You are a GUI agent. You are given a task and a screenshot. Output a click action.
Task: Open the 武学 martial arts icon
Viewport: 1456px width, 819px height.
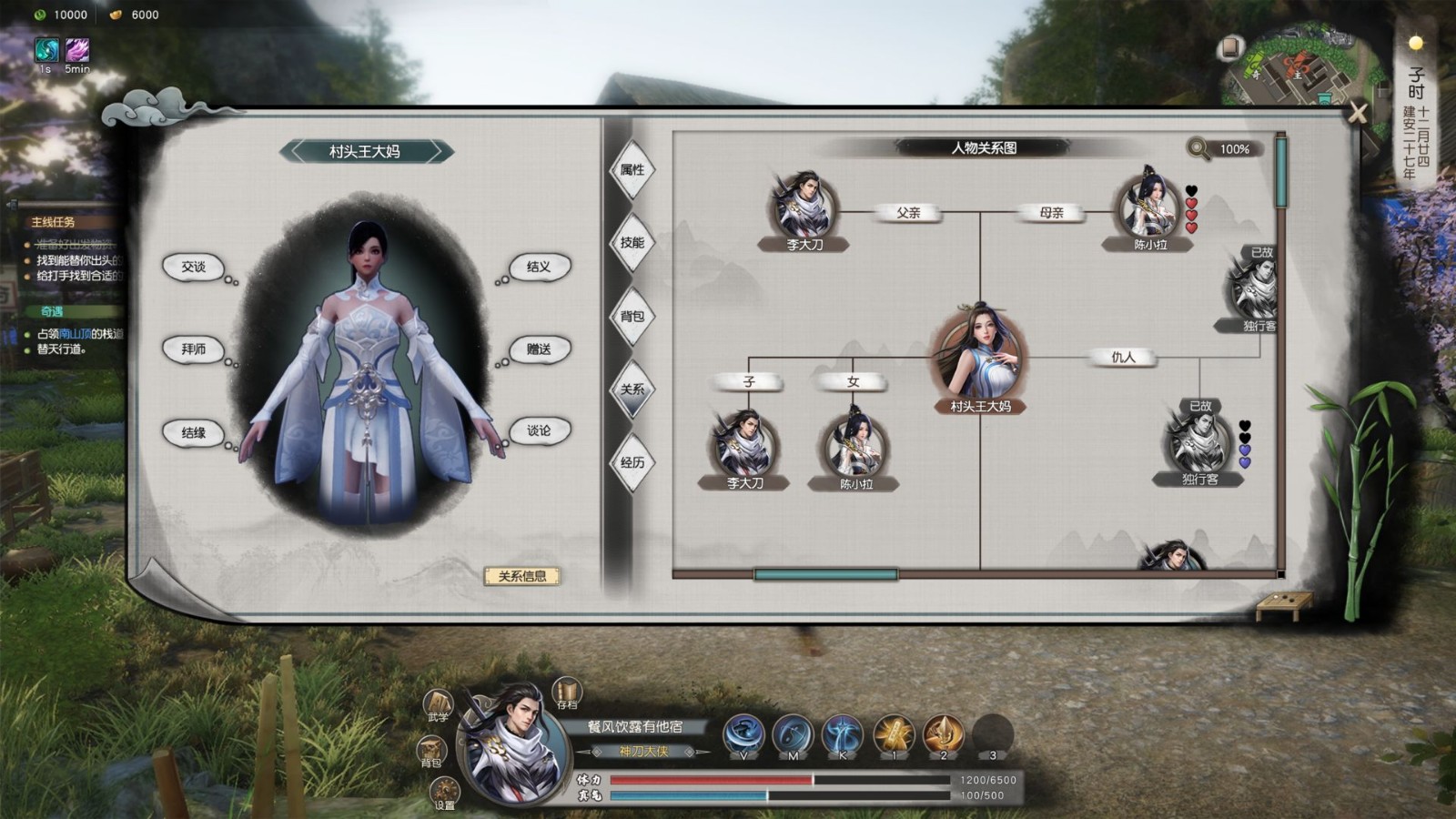[439, 704]
